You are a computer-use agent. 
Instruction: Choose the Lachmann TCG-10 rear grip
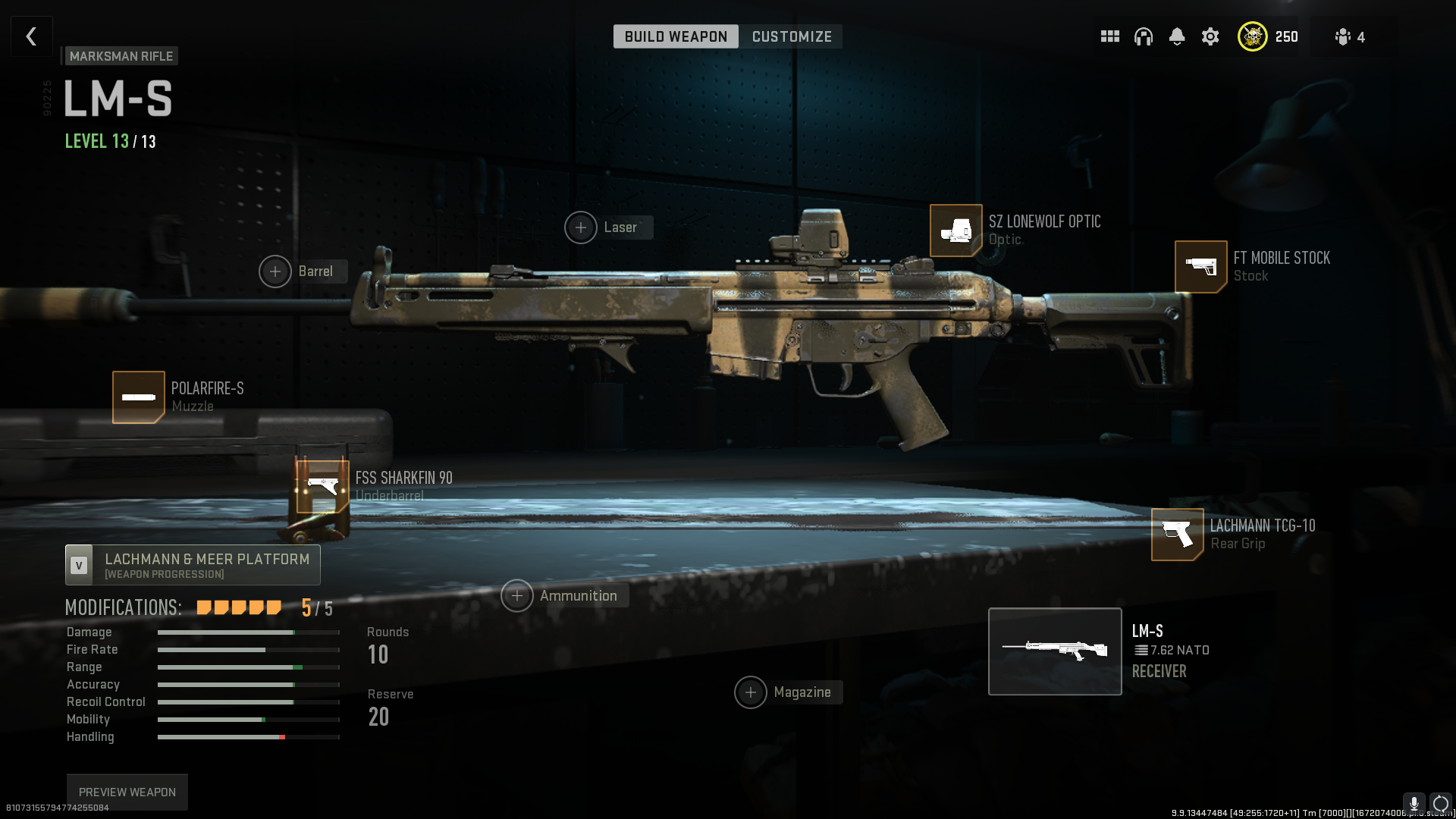click(1177, 534)
